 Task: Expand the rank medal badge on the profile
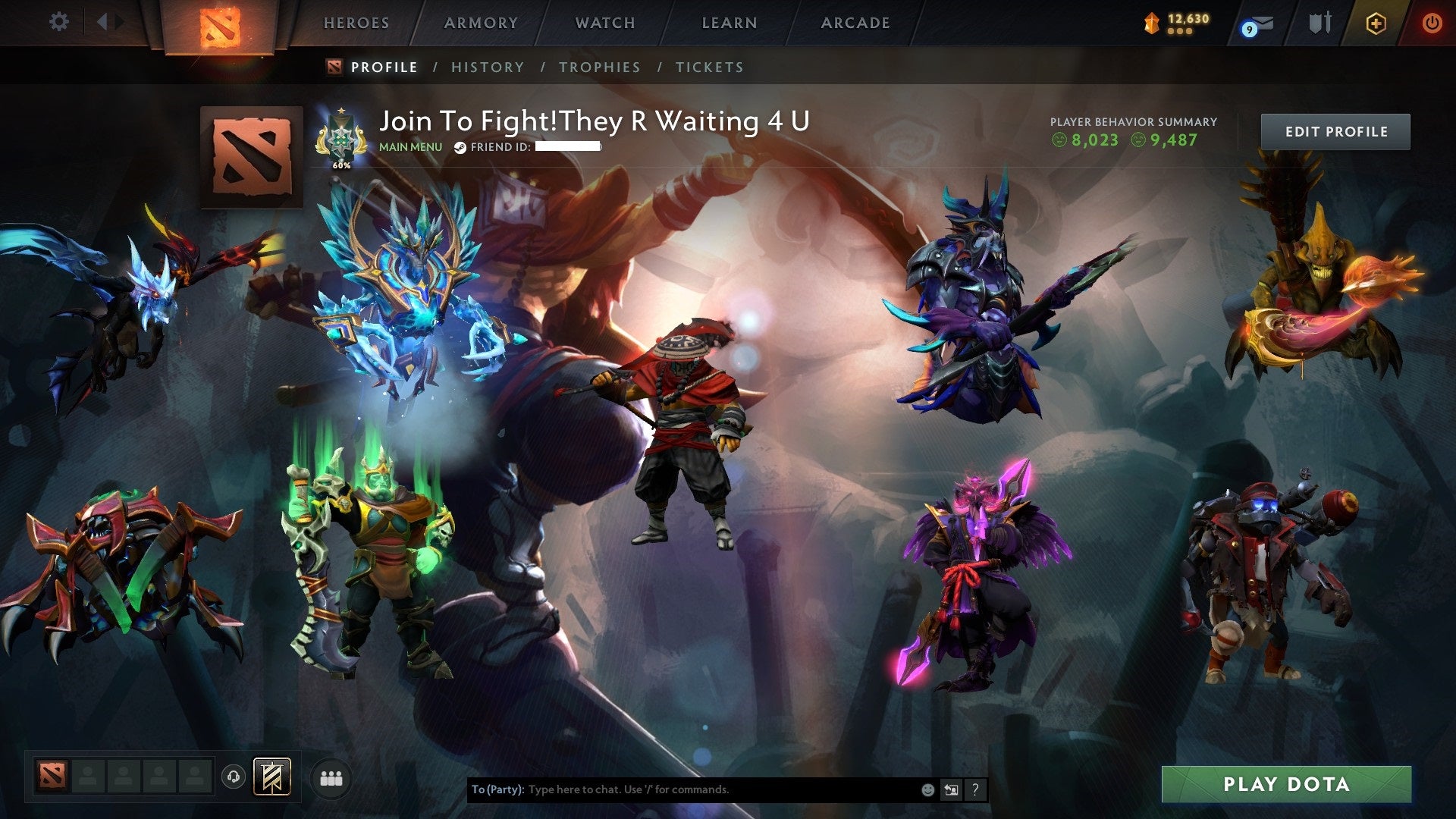coord(340,135)
